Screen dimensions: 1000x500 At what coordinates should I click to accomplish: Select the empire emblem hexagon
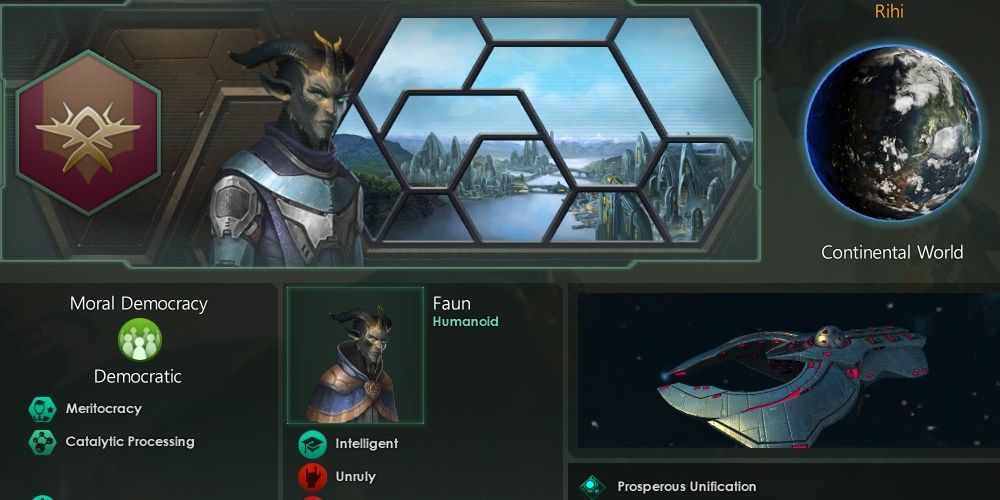click(x=88, y=132)
